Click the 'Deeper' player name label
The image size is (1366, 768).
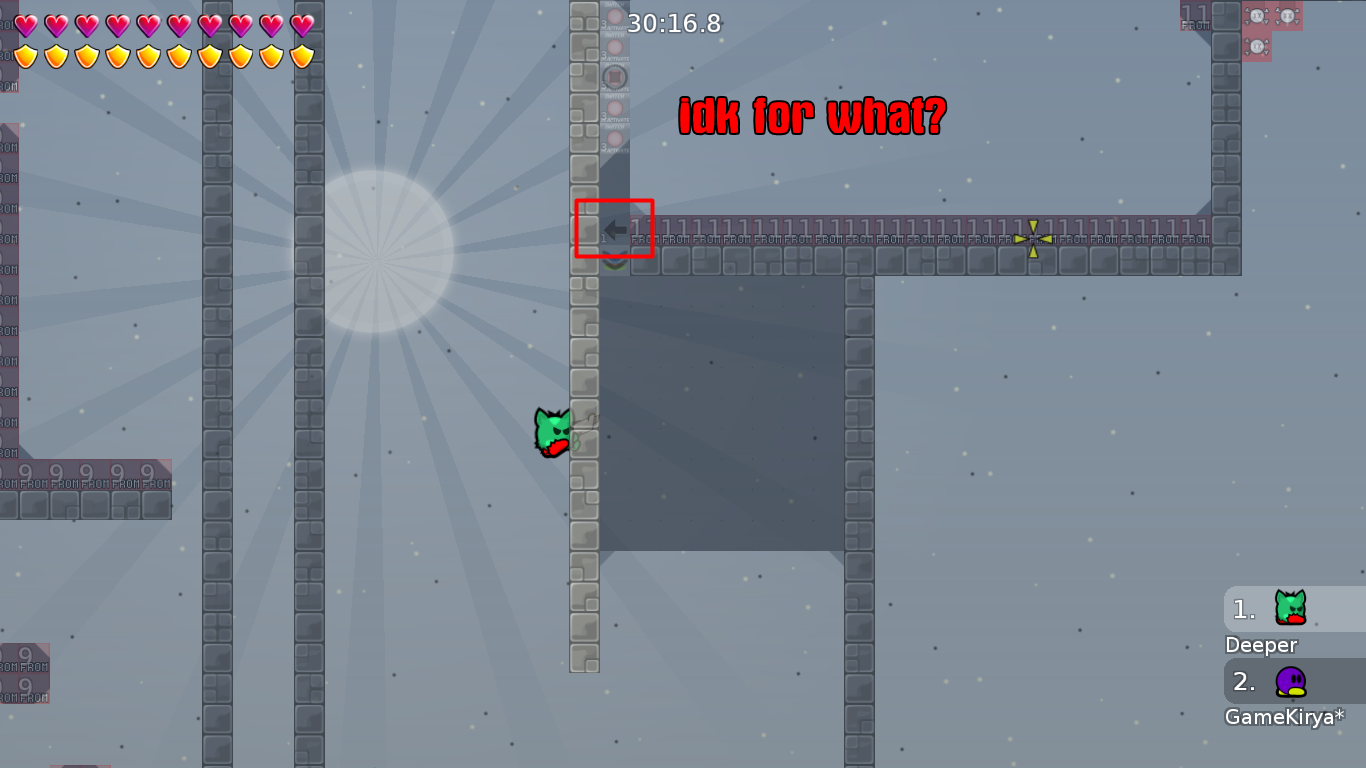(x=1260, y=645)
